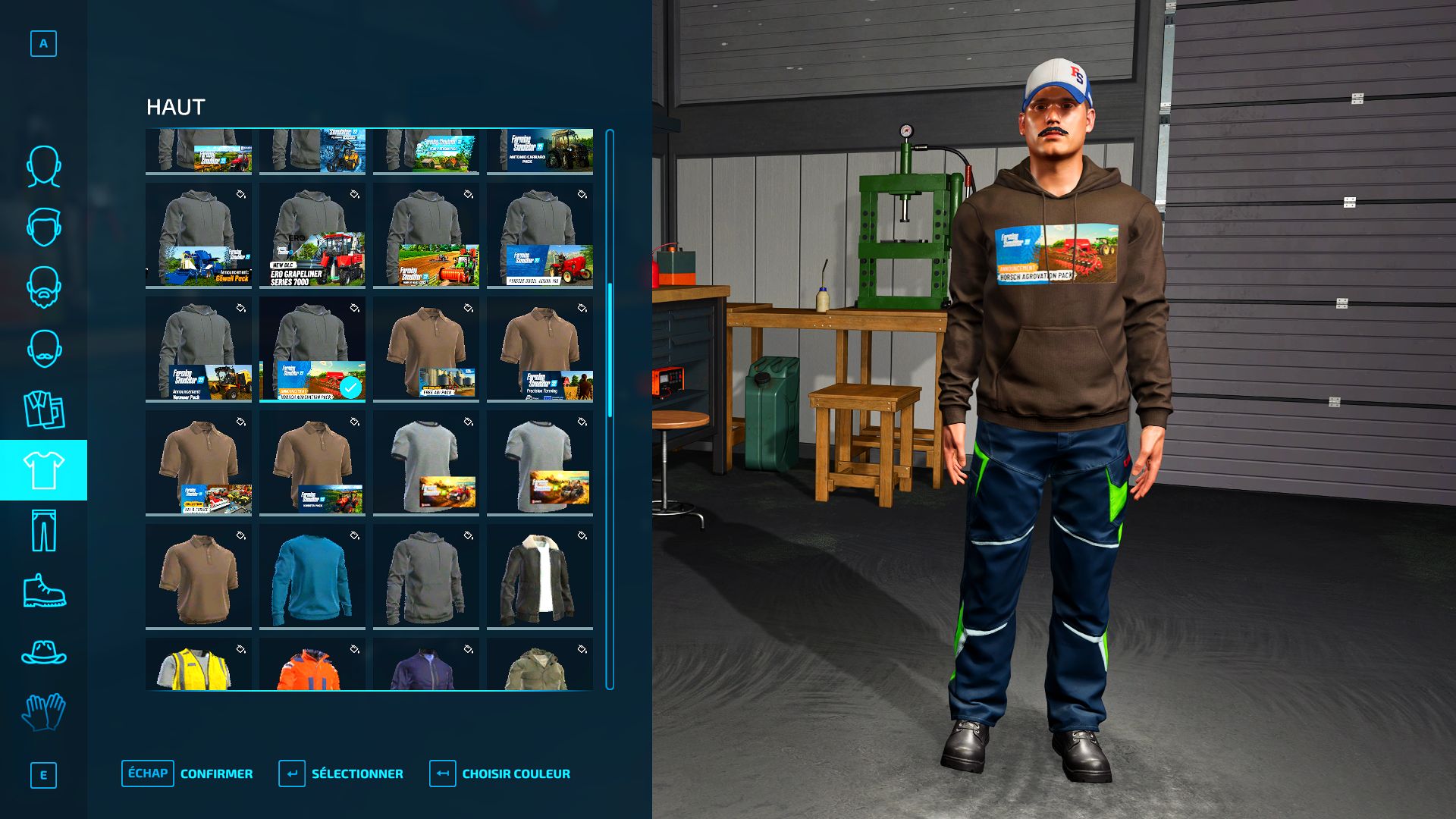The image size is (1456, 819).
Task: Open the mustache style tab
Action: pyautogui.click(x=43, y=348)
